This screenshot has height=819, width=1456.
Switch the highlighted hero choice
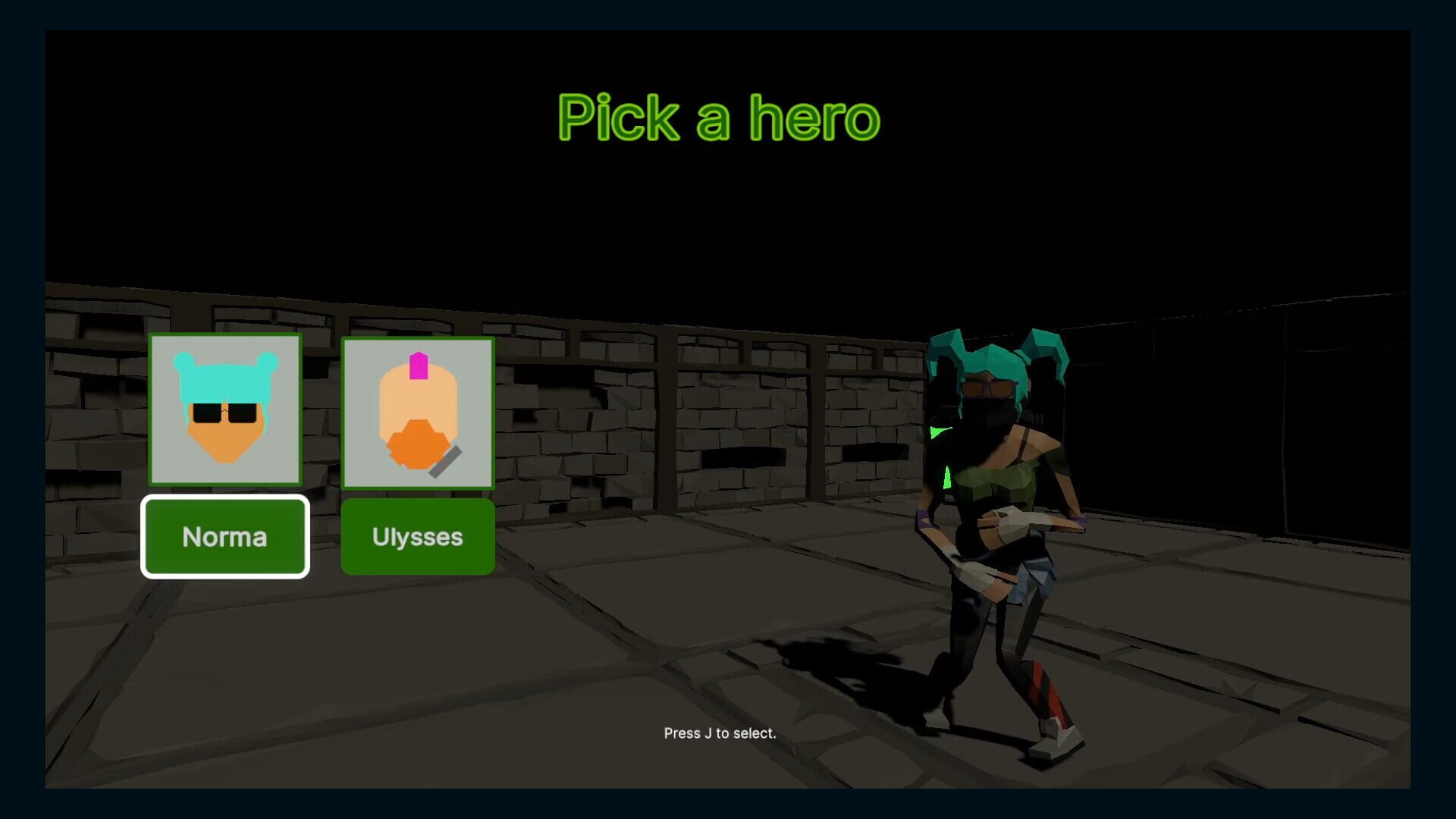(418, 536)
